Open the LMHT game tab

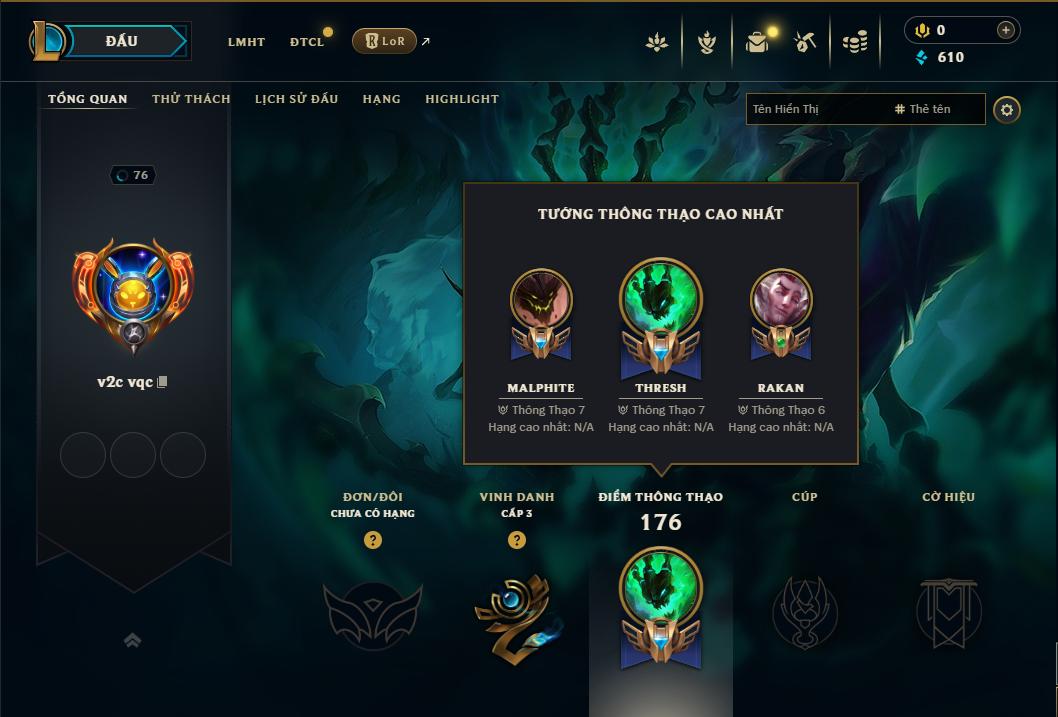click(x=246, y=42)
